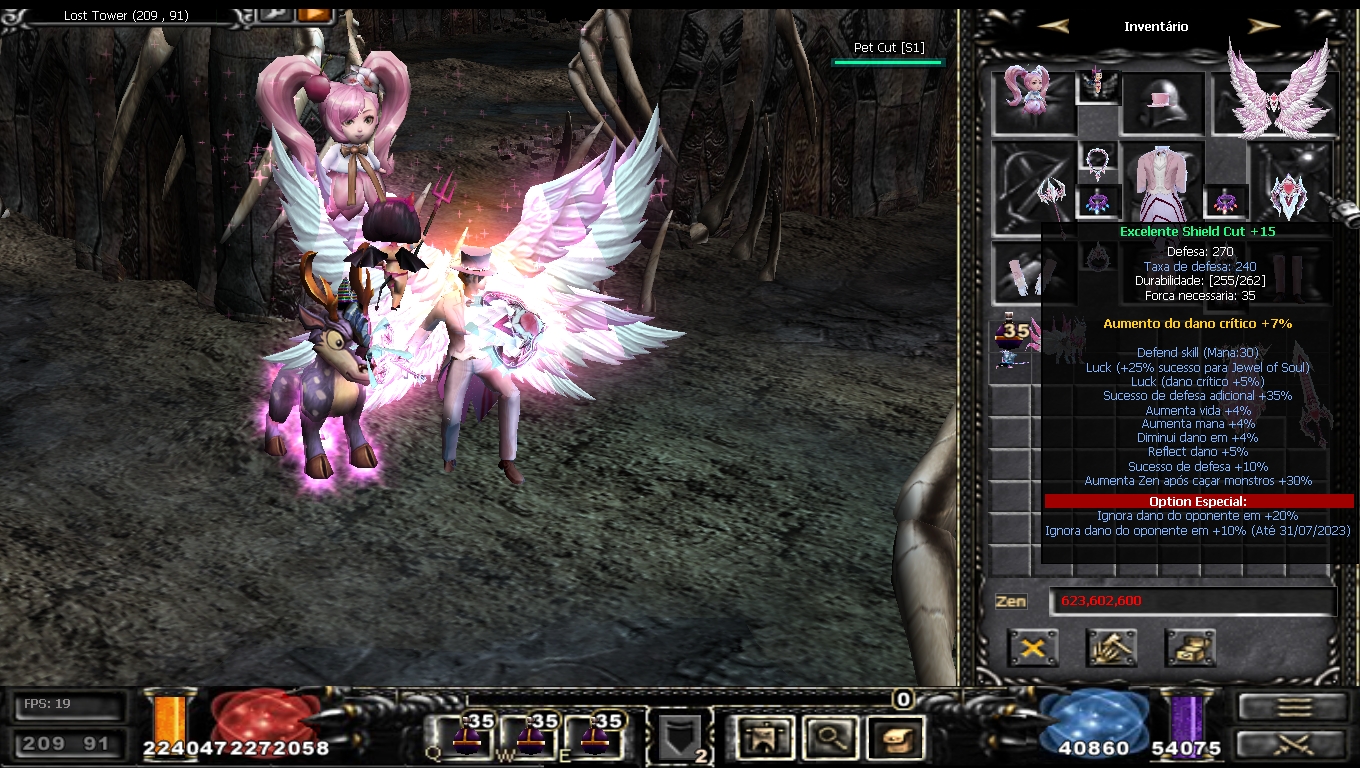Select the necklace pendant slot
This screenshot has height=768, width=1360.
[1098, 159]
